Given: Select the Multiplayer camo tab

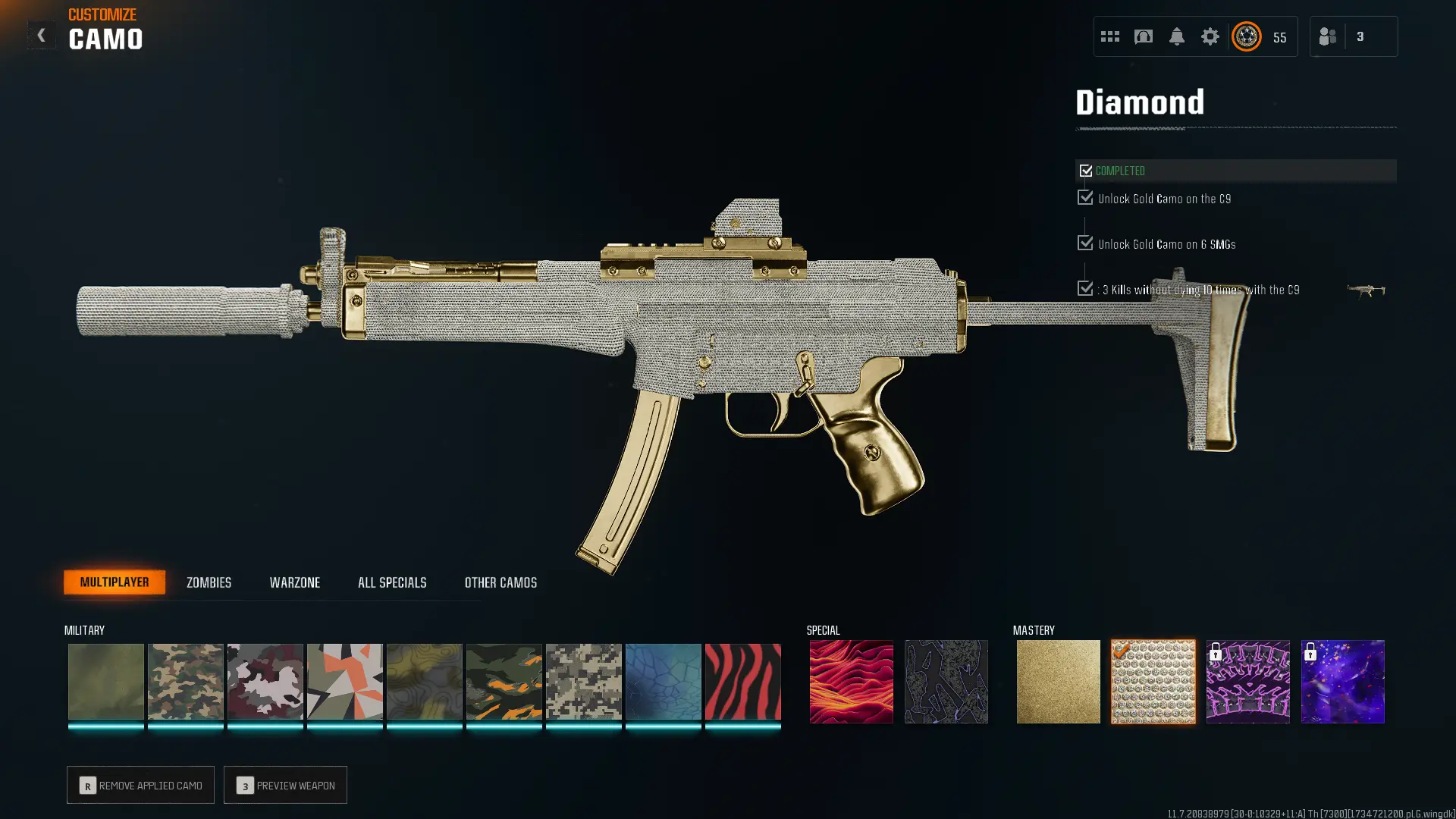Looking at the screenshot, I should click(x=115, y=582).
